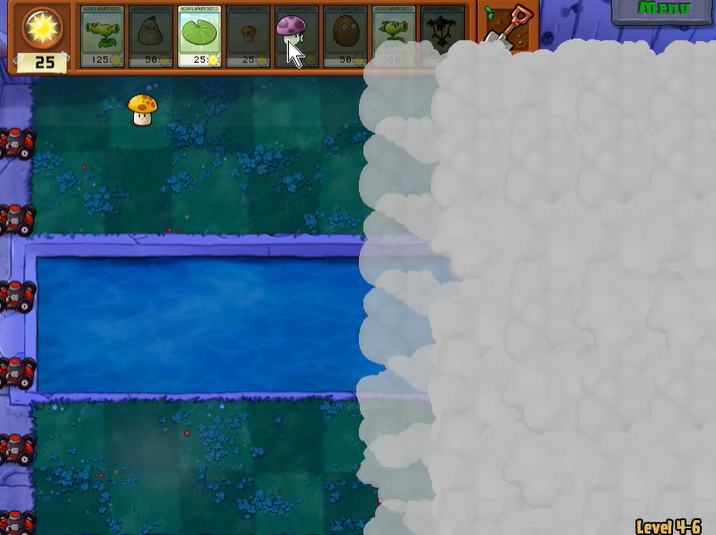Choose the Wall-nut seed packet
716x535 pixels.
coord(345,38)
